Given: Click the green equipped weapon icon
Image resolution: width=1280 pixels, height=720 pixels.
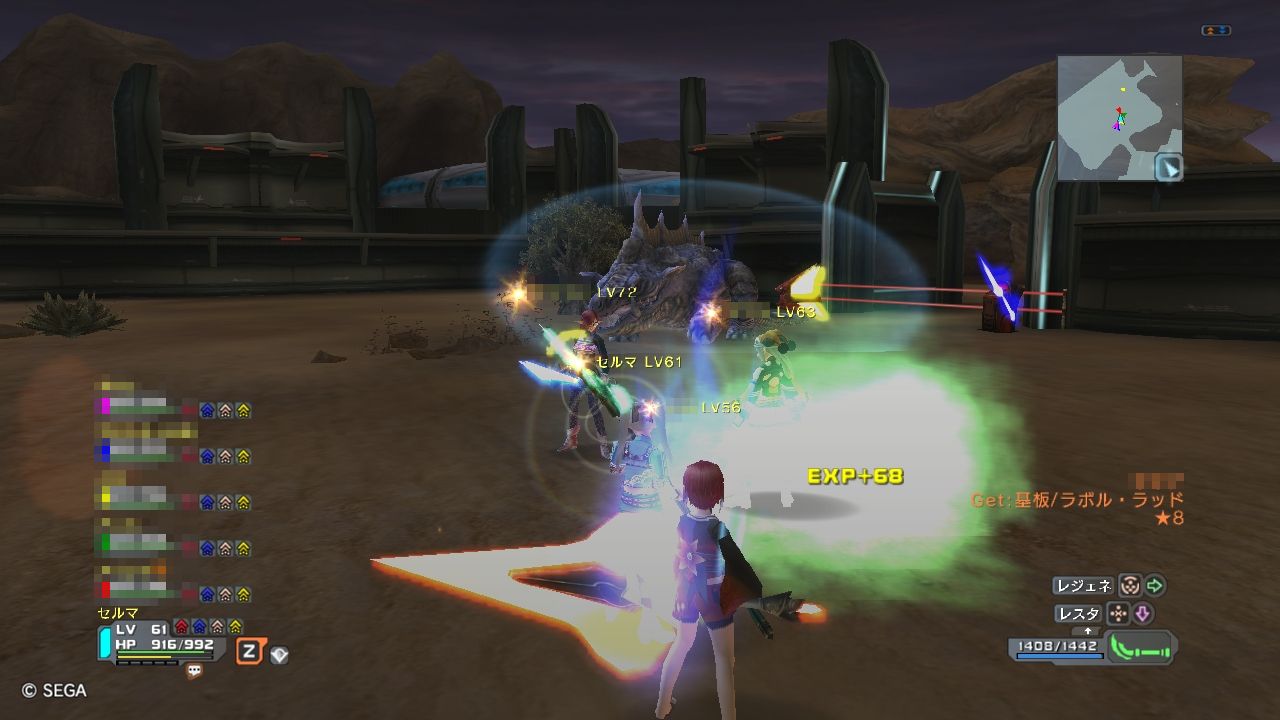Looking at the screenshot, I should click(x=1140, y=650).
